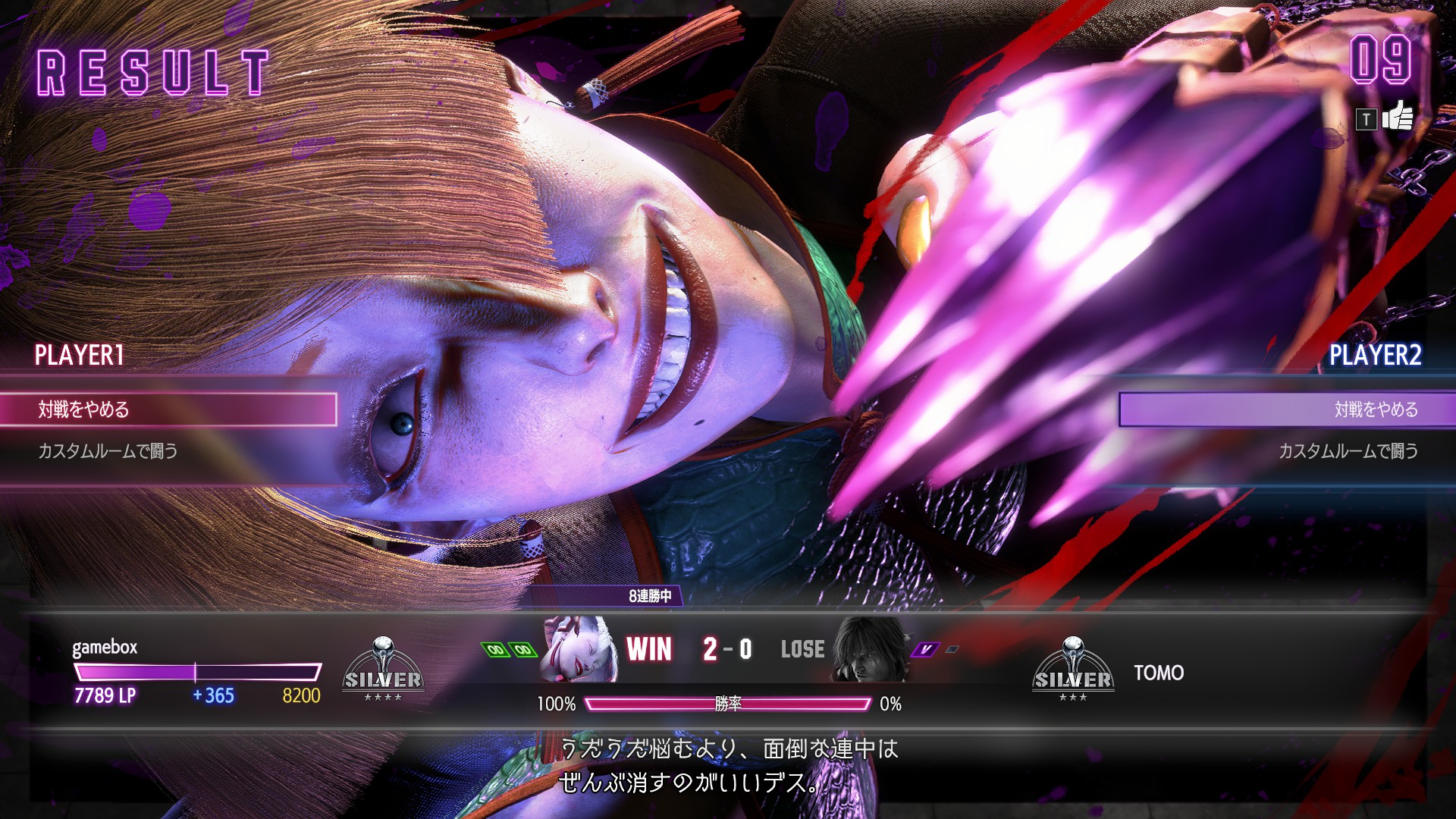The width and height of the screenshot is (1456, 819).
Task: Click the winner's character portrait
Action: coord(580,650)
